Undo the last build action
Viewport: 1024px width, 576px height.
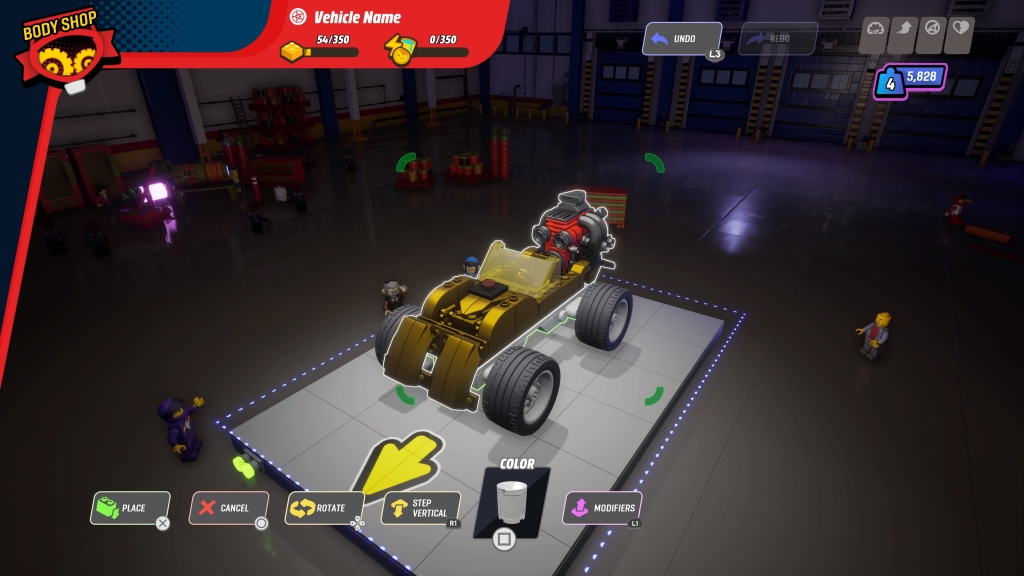coord(682,39)
